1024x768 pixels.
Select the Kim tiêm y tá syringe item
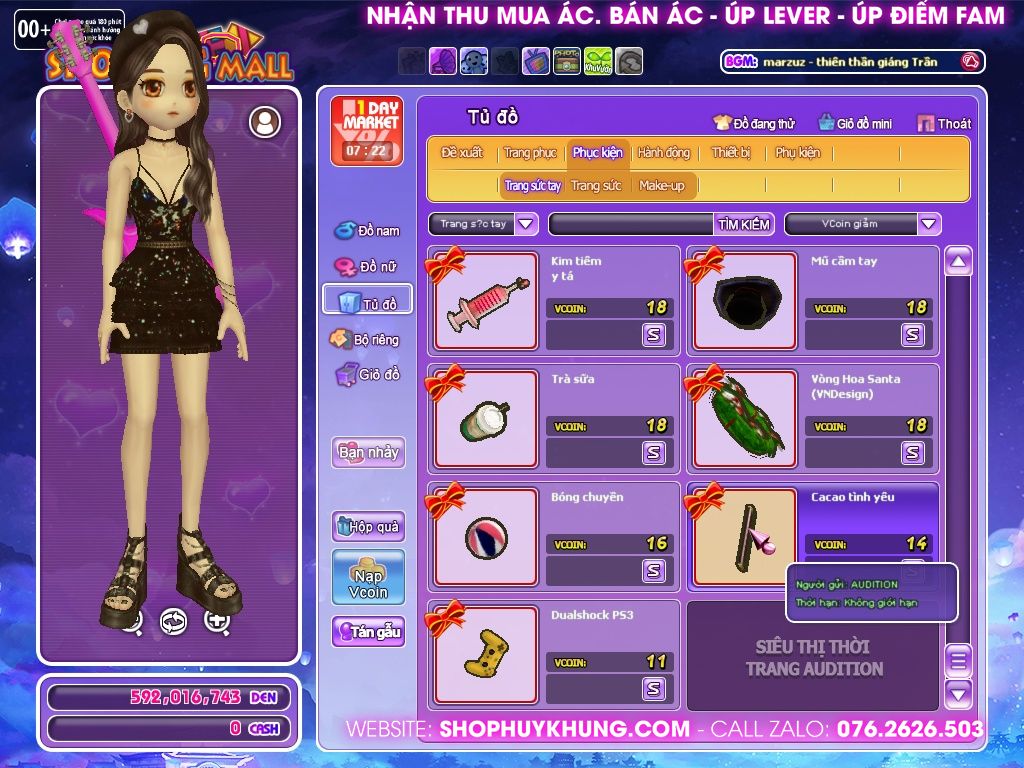(487, 301)
